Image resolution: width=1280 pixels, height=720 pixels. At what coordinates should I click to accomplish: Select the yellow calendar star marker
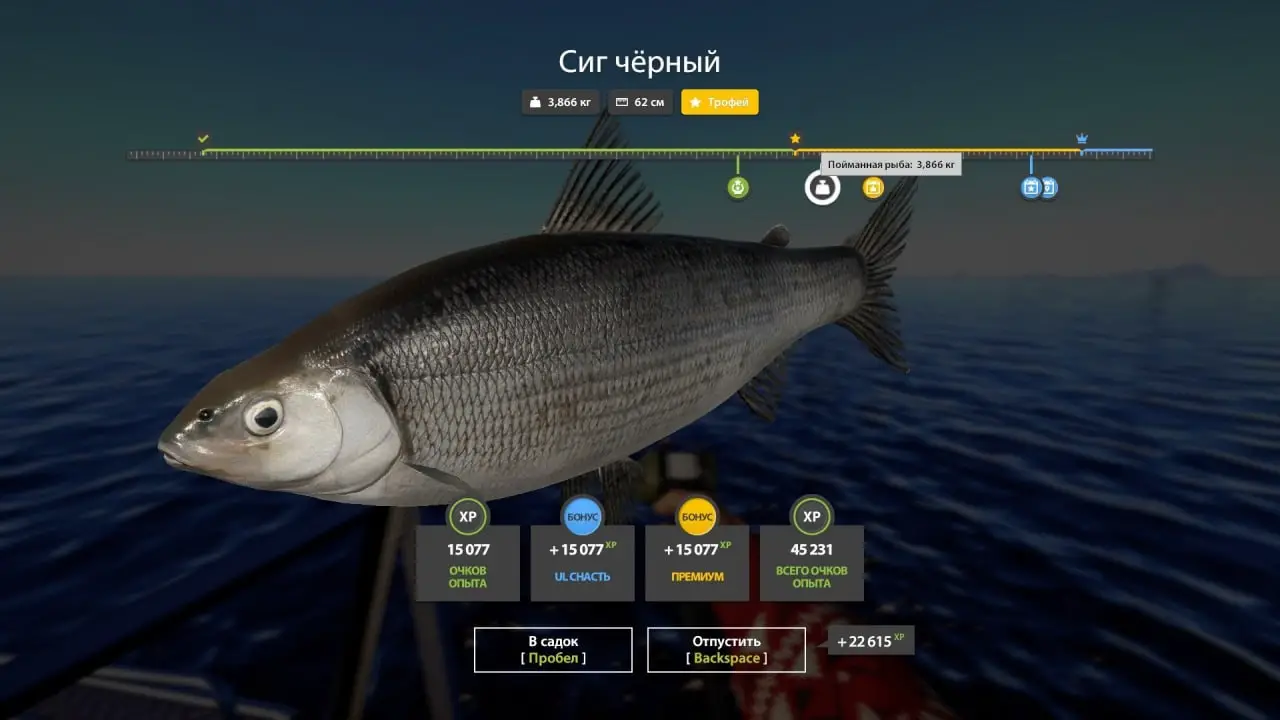[873, 187]
